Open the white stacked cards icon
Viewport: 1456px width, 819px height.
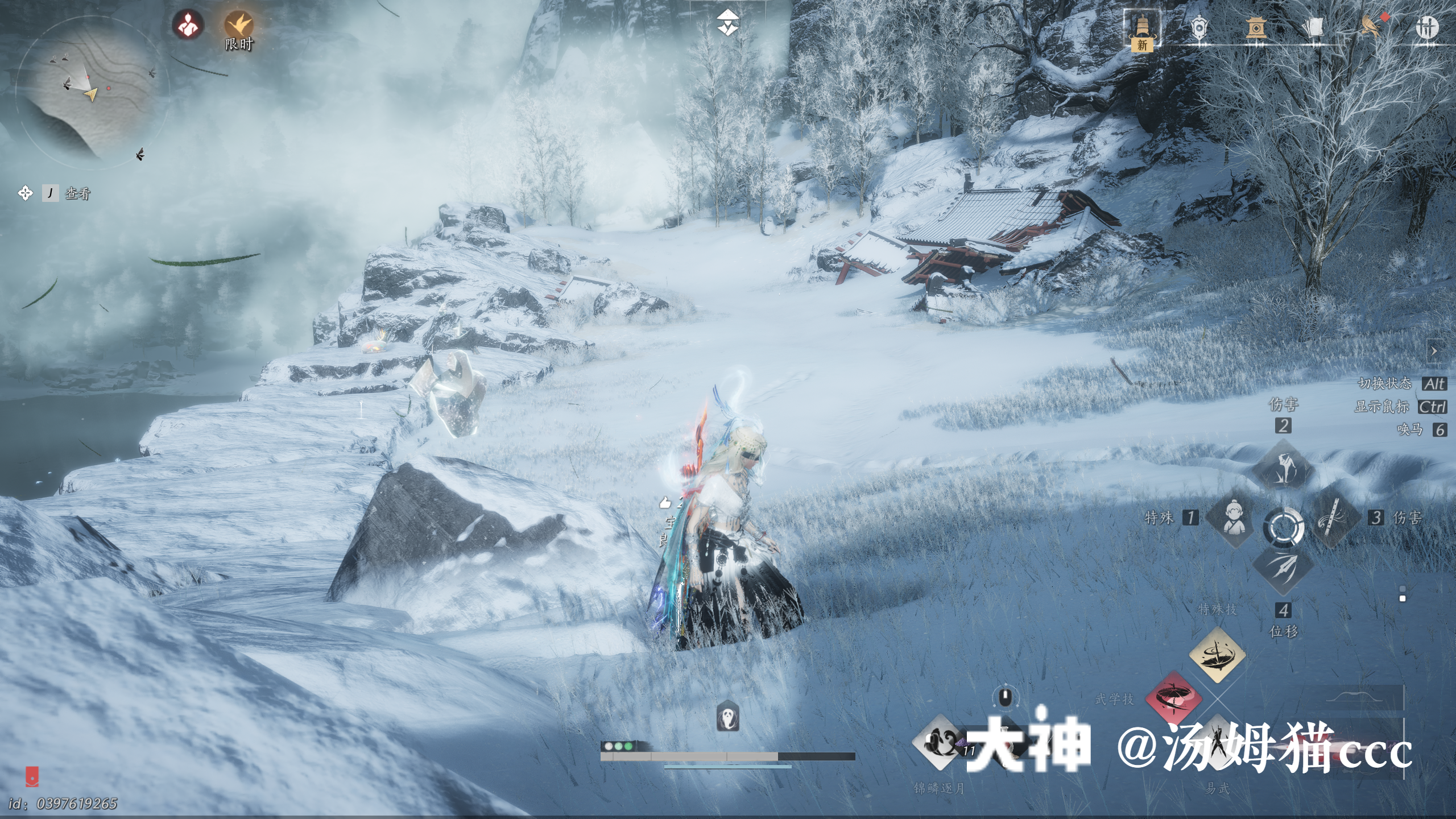(x=1312, y=27)
